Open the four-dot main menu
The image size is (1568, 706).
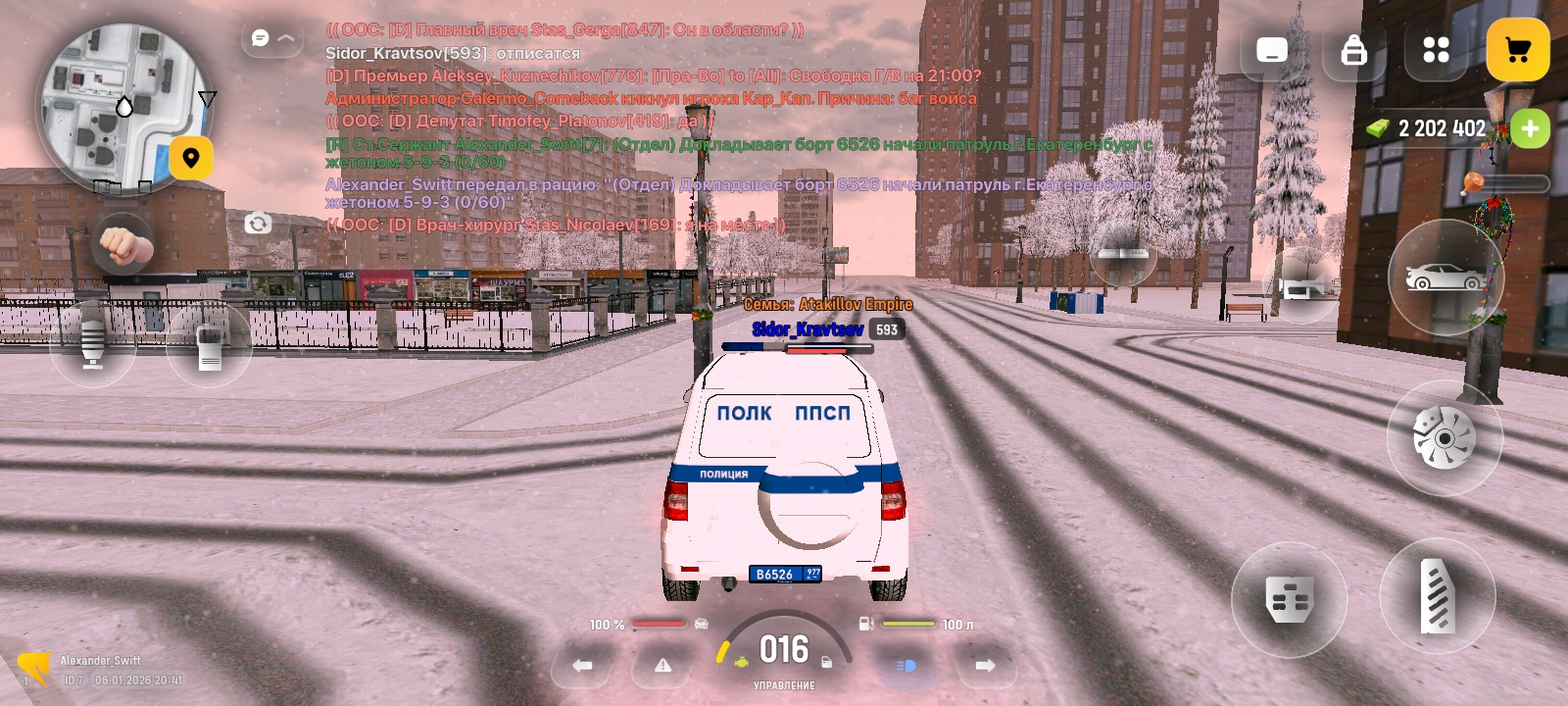click(x=1436, y=50)
